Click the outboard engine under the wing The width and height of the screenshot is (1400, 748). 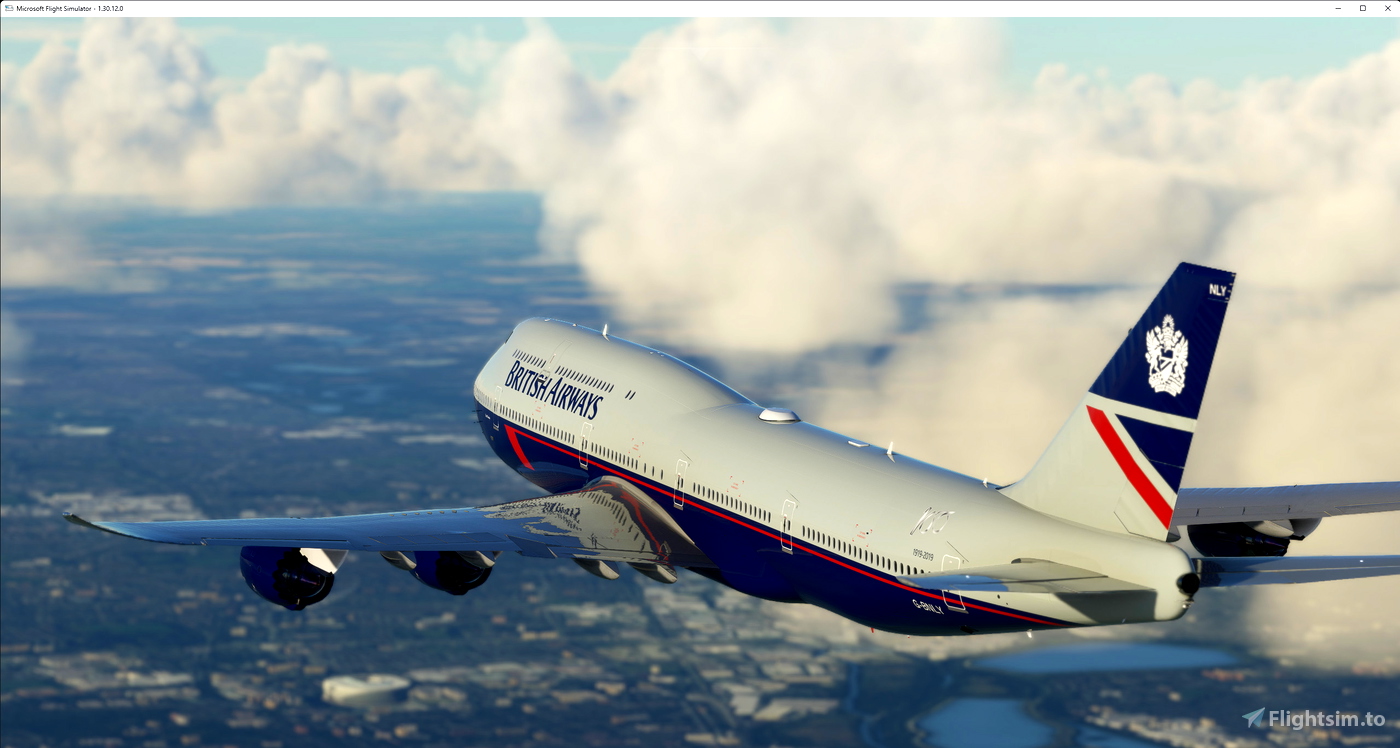coord(288,576)
